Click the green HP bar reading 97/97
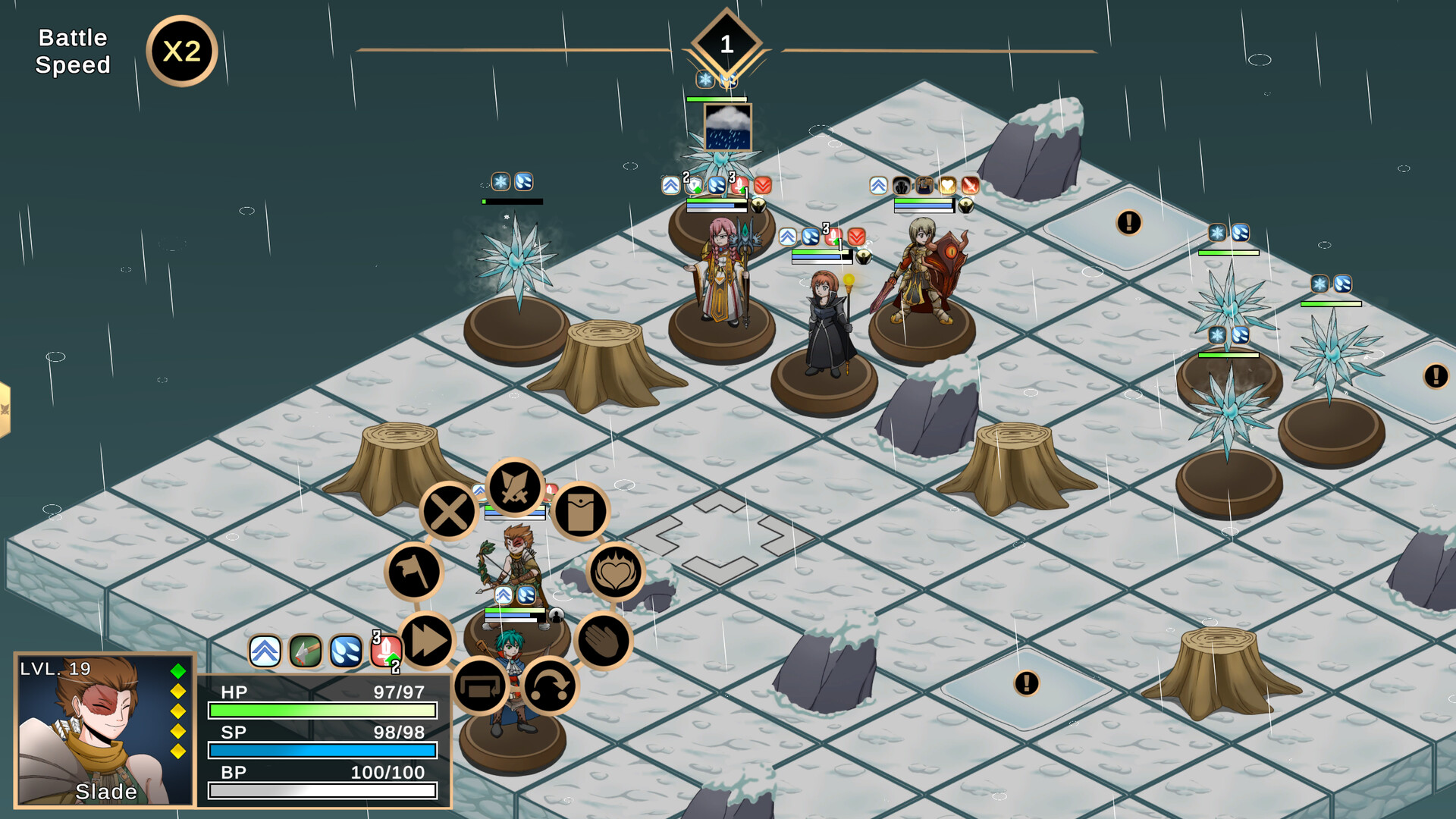 point(322,709)
